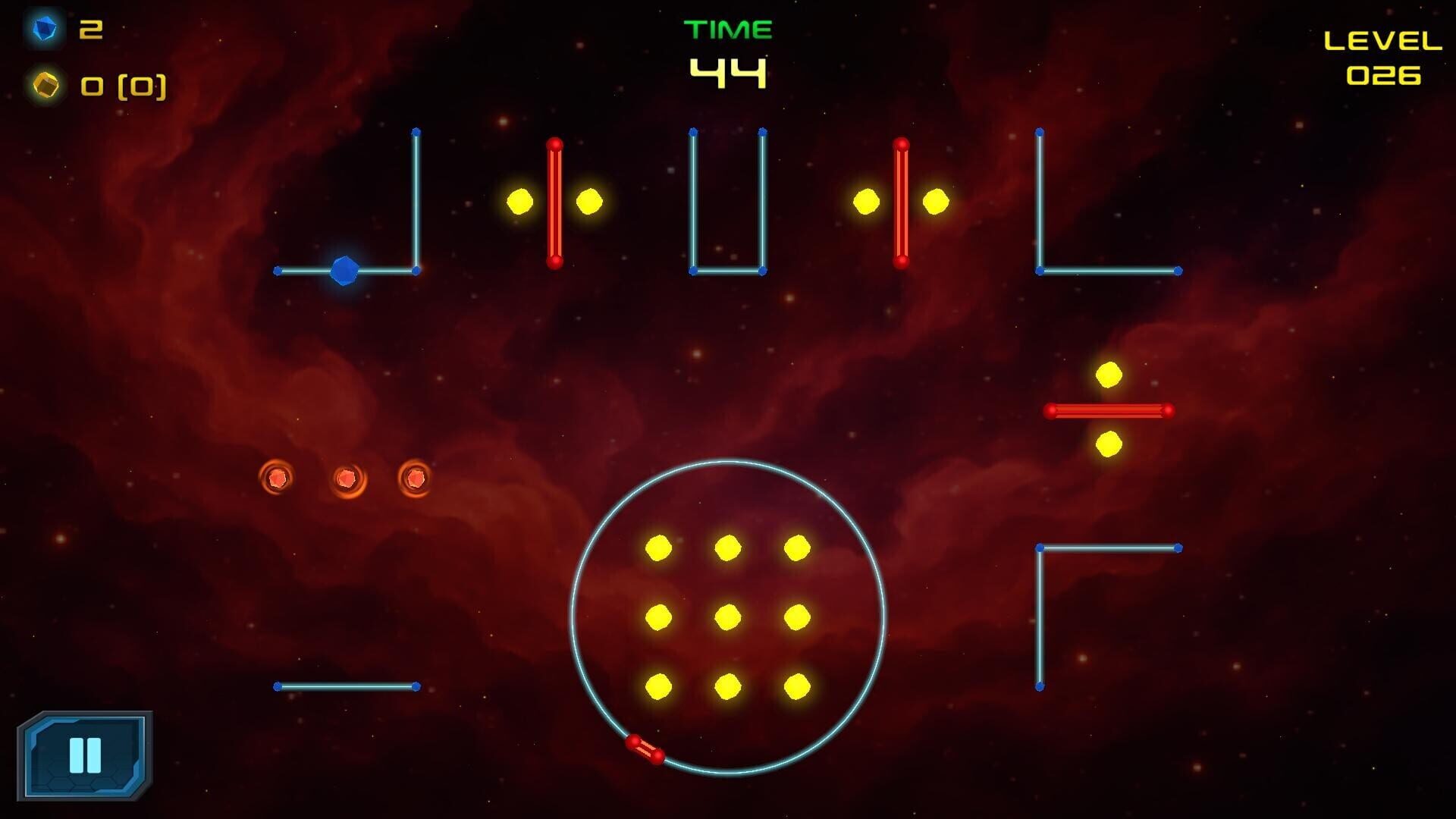Click the rightmost orange orb

tap(416, 476)
